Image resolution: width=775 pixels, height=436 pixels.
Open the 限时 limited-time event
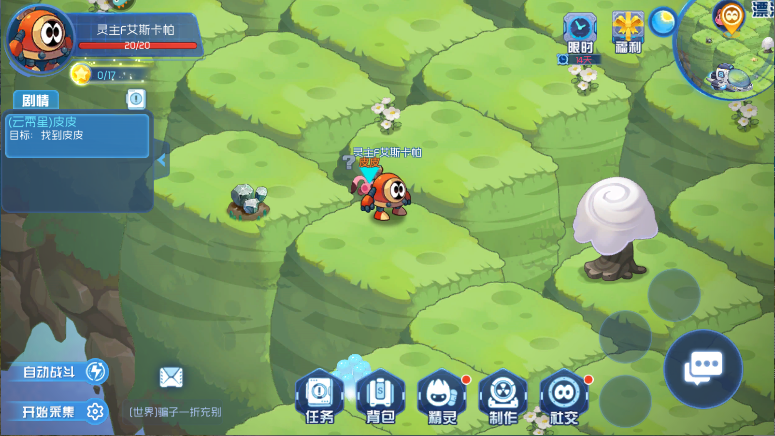pos(579,33)
